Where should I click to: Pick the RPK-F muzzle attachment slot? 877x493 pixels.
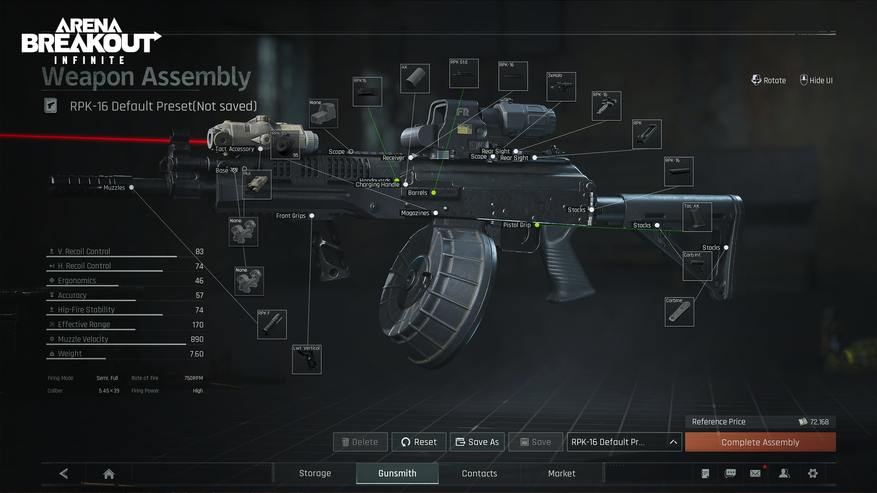tap(271, 324)
